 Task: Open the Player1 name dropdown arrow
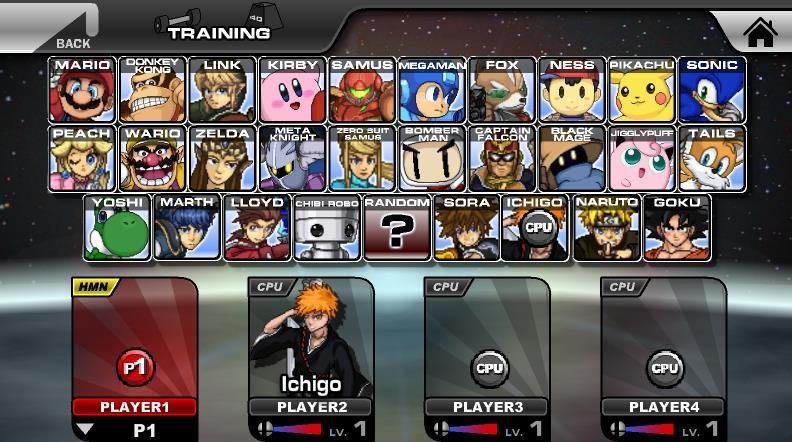[x=87, y=429]
